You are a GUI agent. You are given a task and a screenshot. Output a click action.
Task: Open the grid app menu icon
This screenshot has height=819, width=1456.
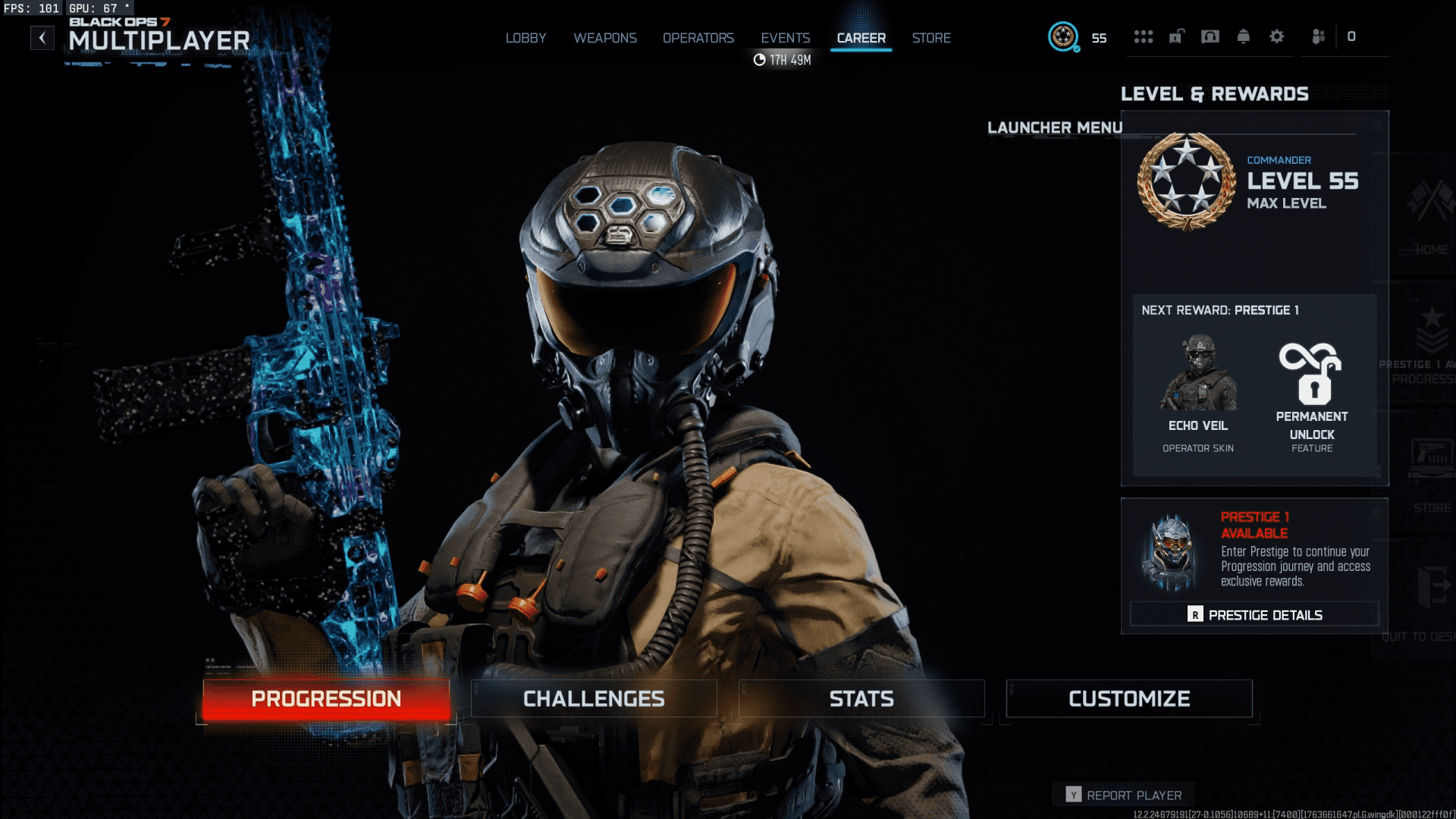[1144, 36]
